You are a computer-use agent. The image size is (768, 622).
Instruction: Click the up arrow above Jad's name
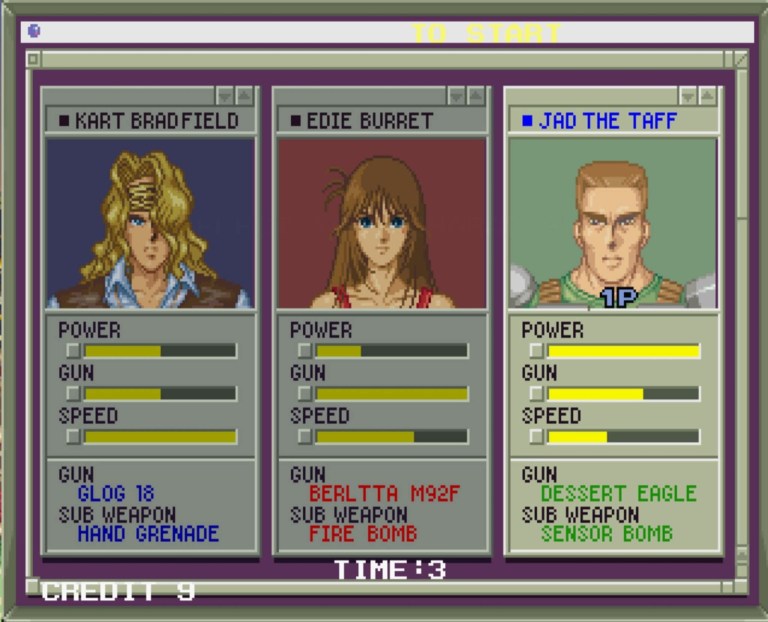tap(708, 96)
